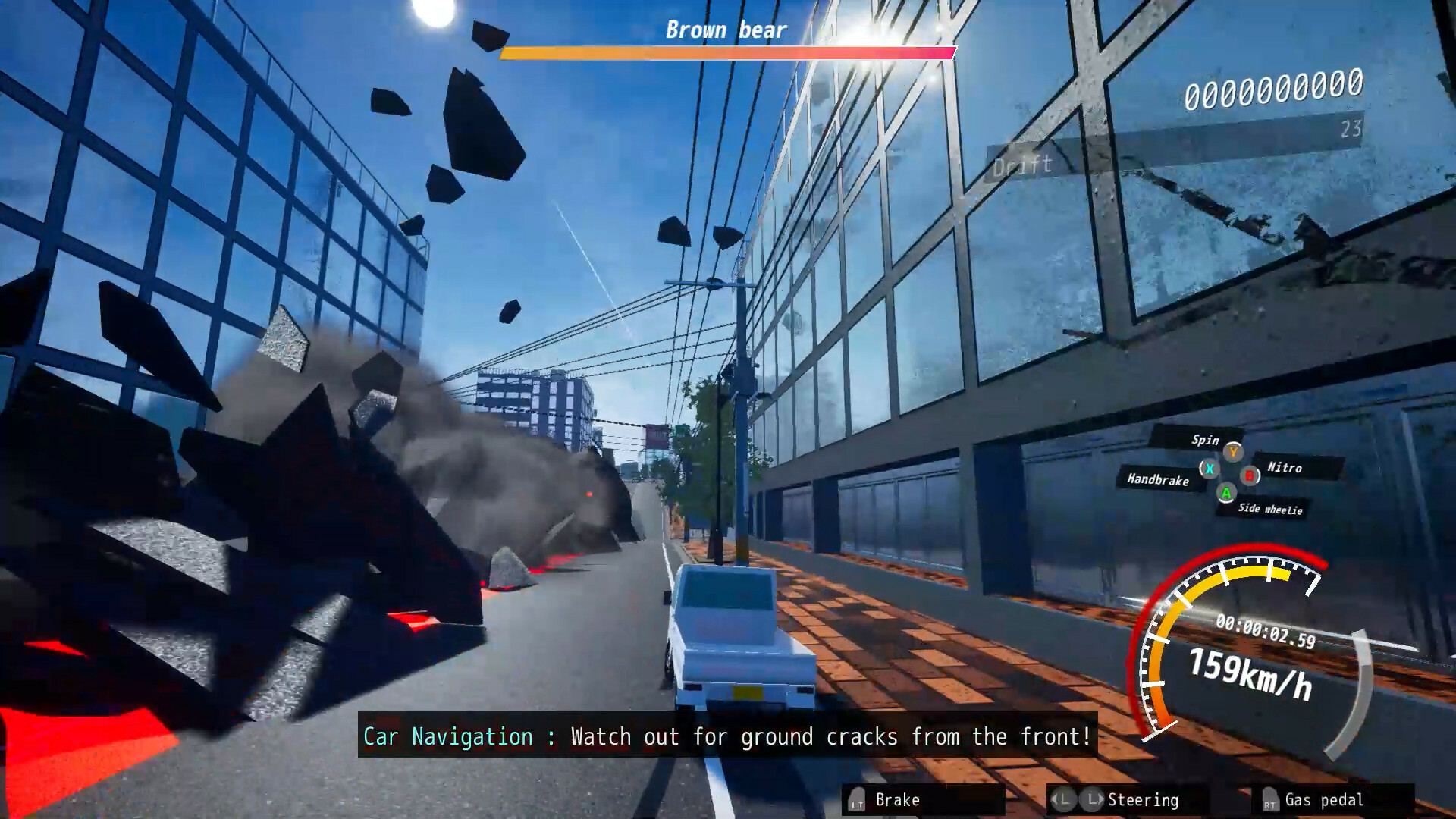The width and height of the screenshot is (1456, 819).
Task: Open the score counter showing 0000000000
Action: [x=1273, y=89]
